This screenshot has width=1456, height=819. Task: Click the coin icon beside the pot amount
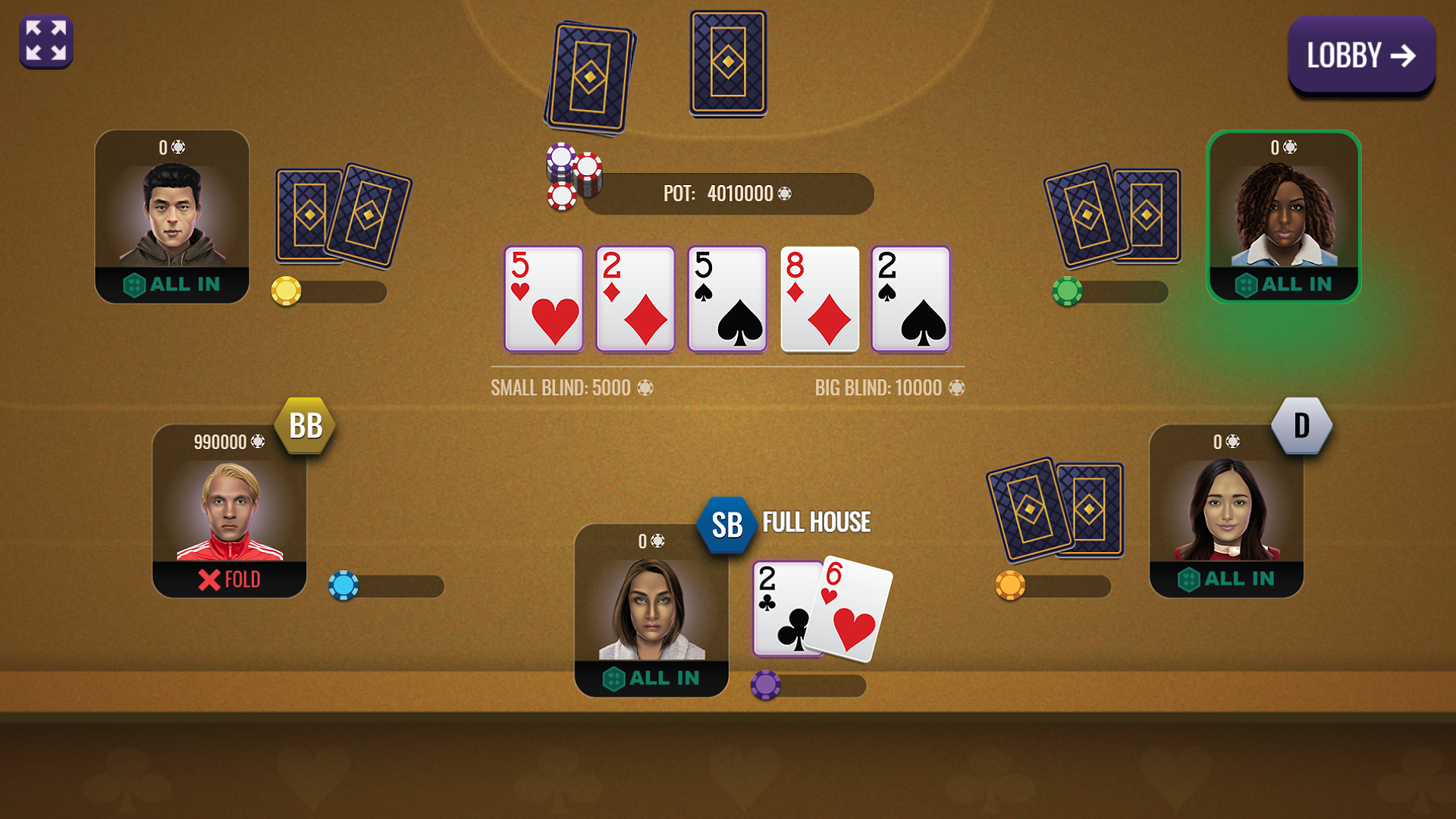click(x=785, y=194)
